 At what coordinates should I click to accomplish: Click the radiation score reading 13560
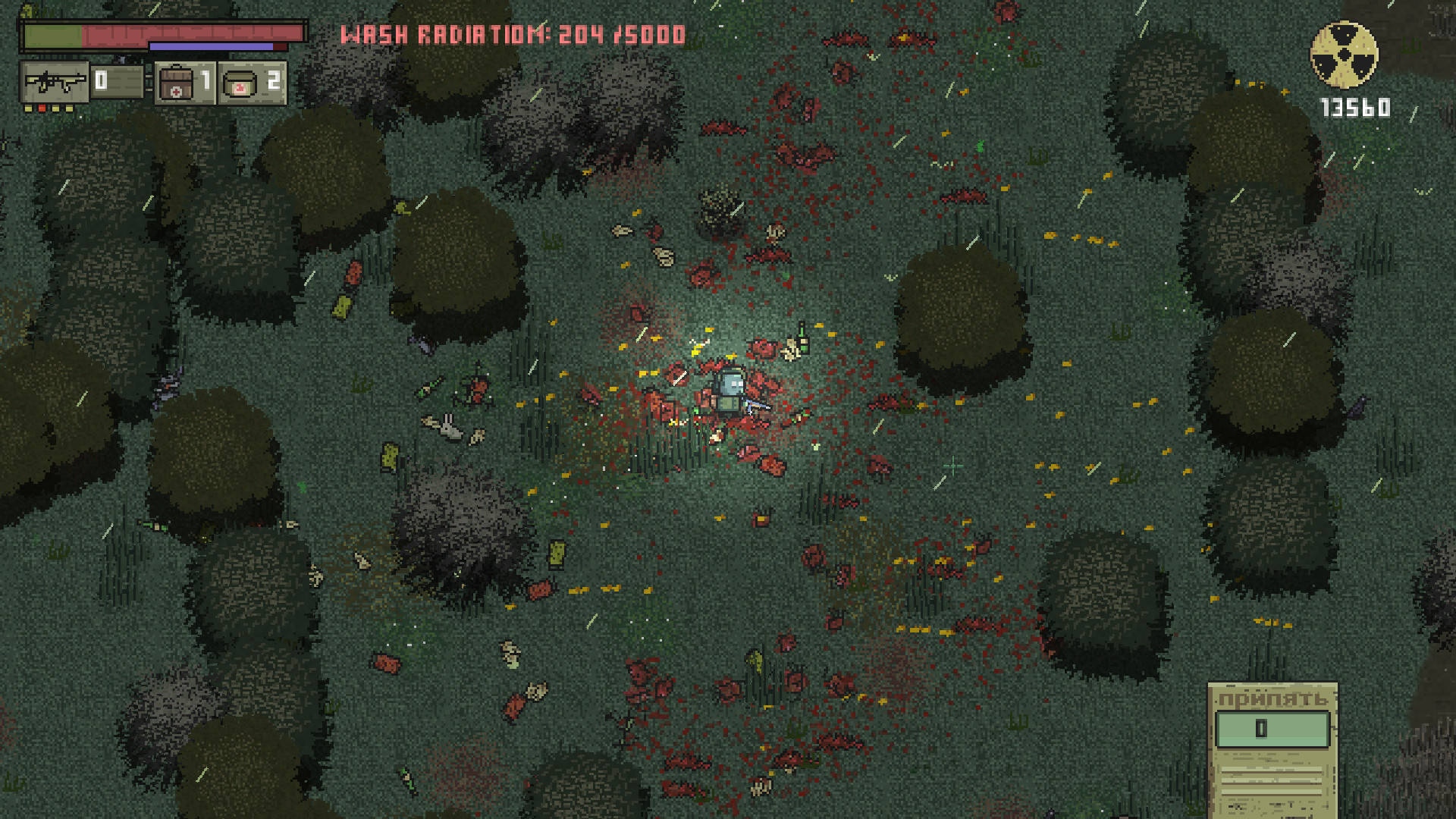[x=1354, y=109]
